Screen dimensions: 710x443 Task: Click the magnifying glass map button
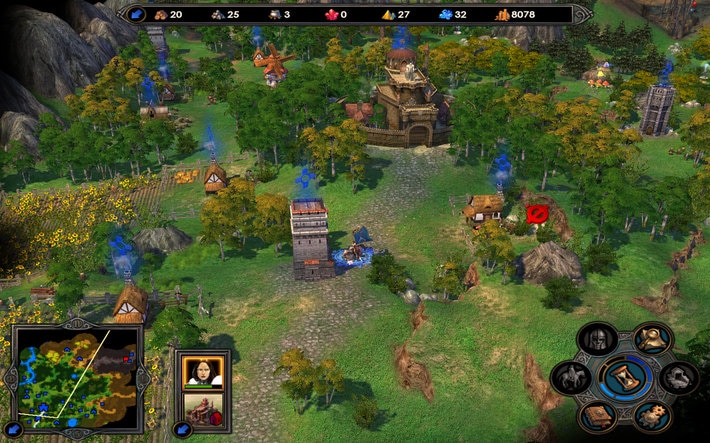[653, 339]
